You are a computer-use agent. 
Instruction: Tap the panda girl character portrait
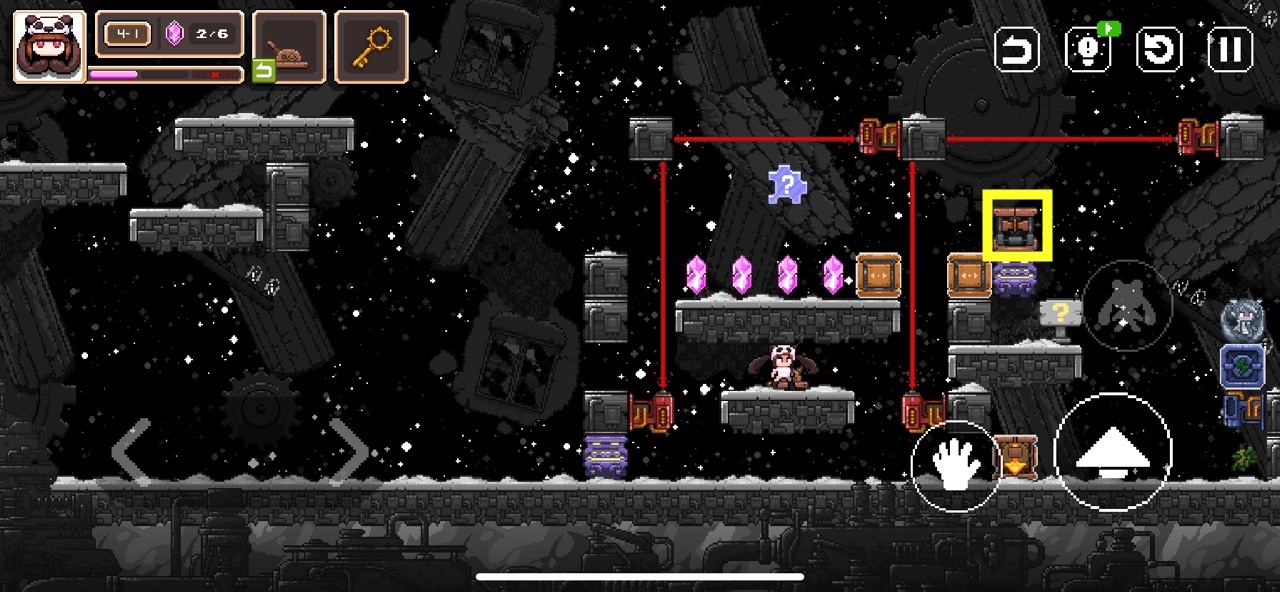49,46
